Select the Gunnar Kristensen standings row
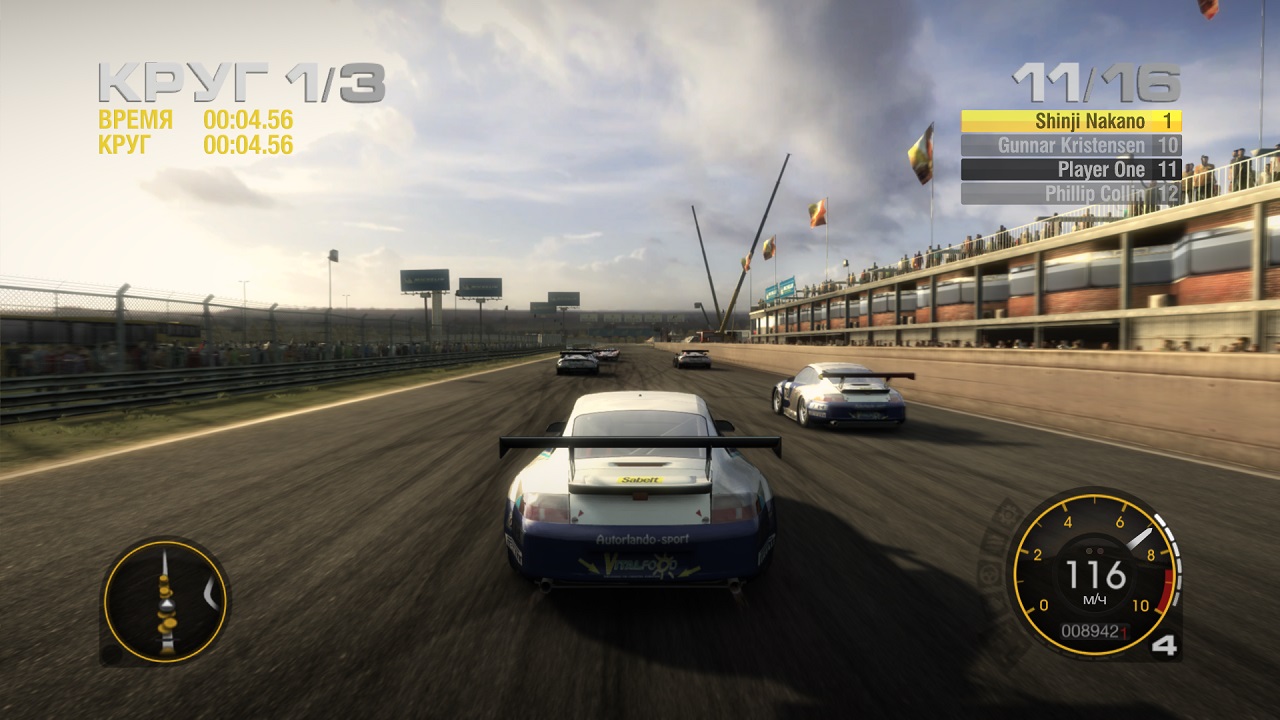The width and height of the screenshot is (1280, 720). click(1071, 145)
